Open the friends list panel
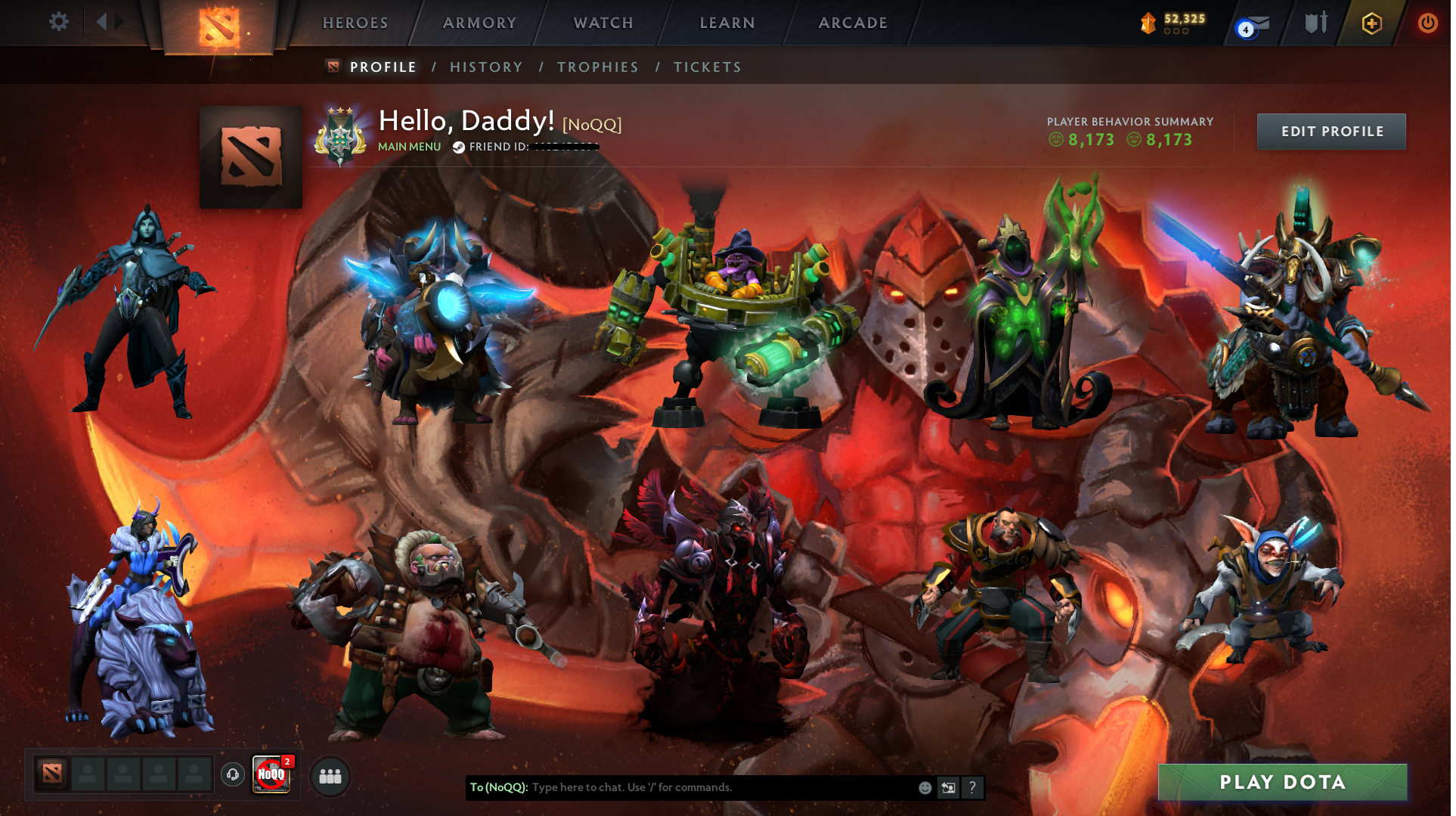Screen dimensions: 1456x816 click(330, 776)
